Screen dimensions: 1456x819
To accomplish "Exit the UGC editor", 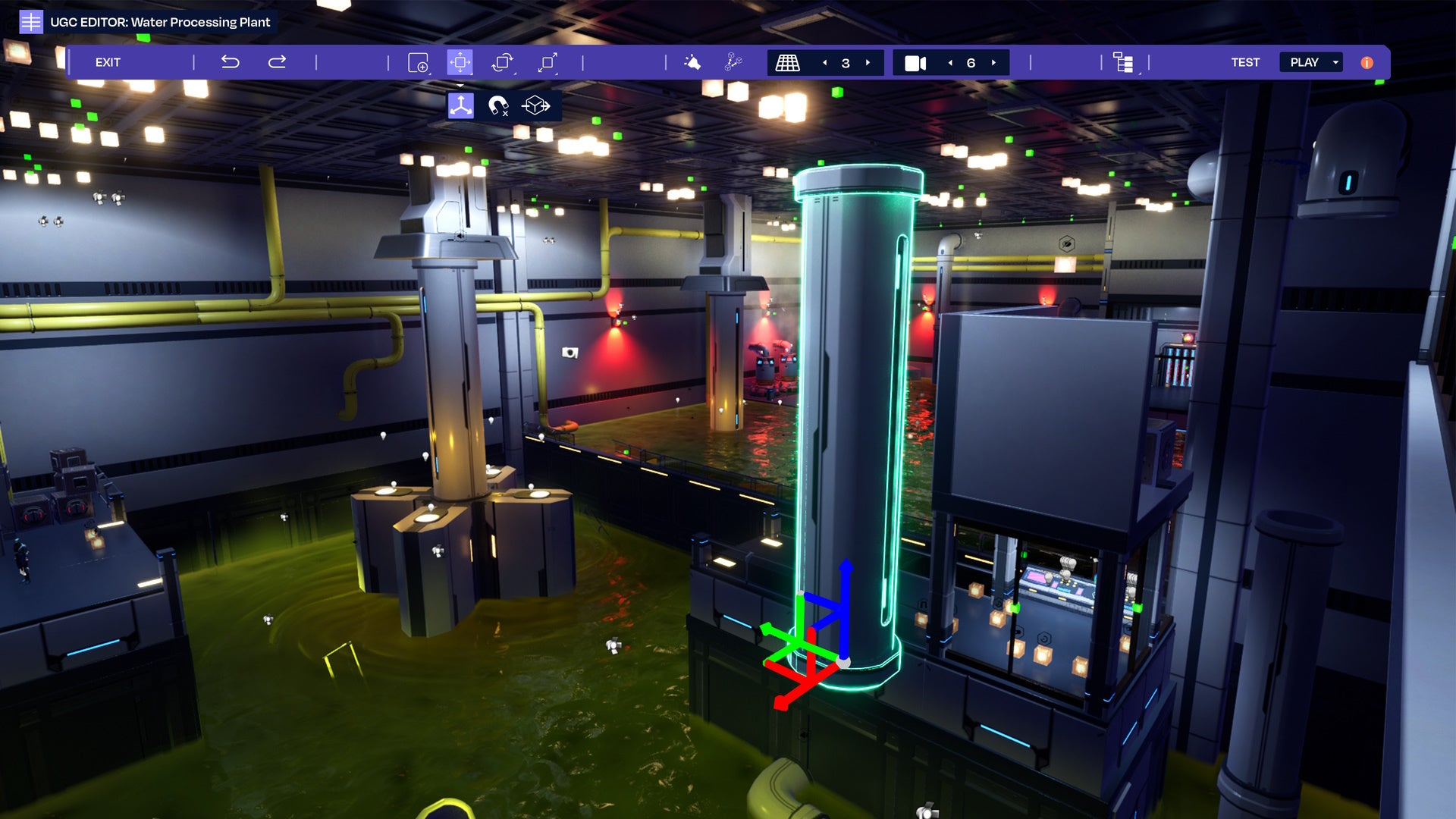I will (x=108, y=62).
